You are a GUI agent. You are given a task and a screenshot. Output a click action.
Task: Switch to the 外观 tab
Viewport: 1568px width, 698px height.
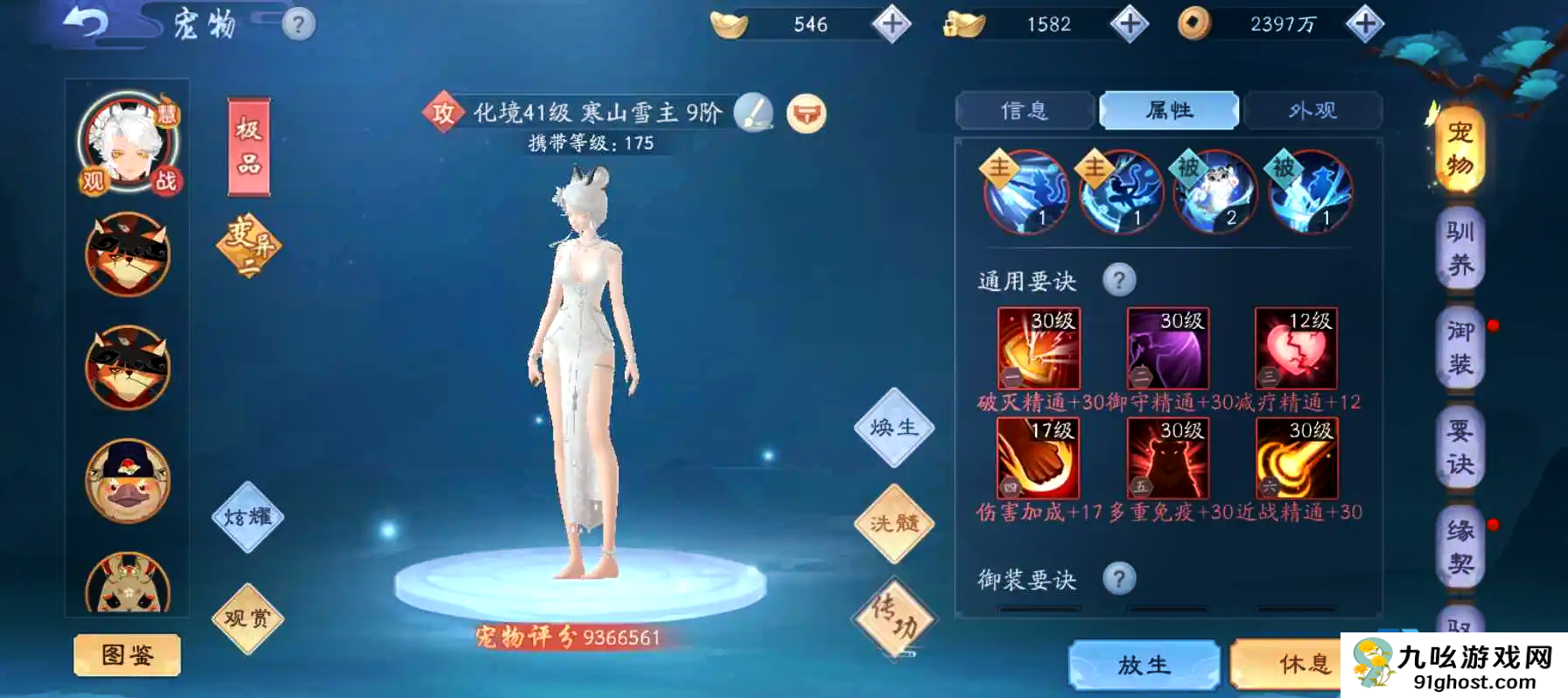[x=1312, y=110]
